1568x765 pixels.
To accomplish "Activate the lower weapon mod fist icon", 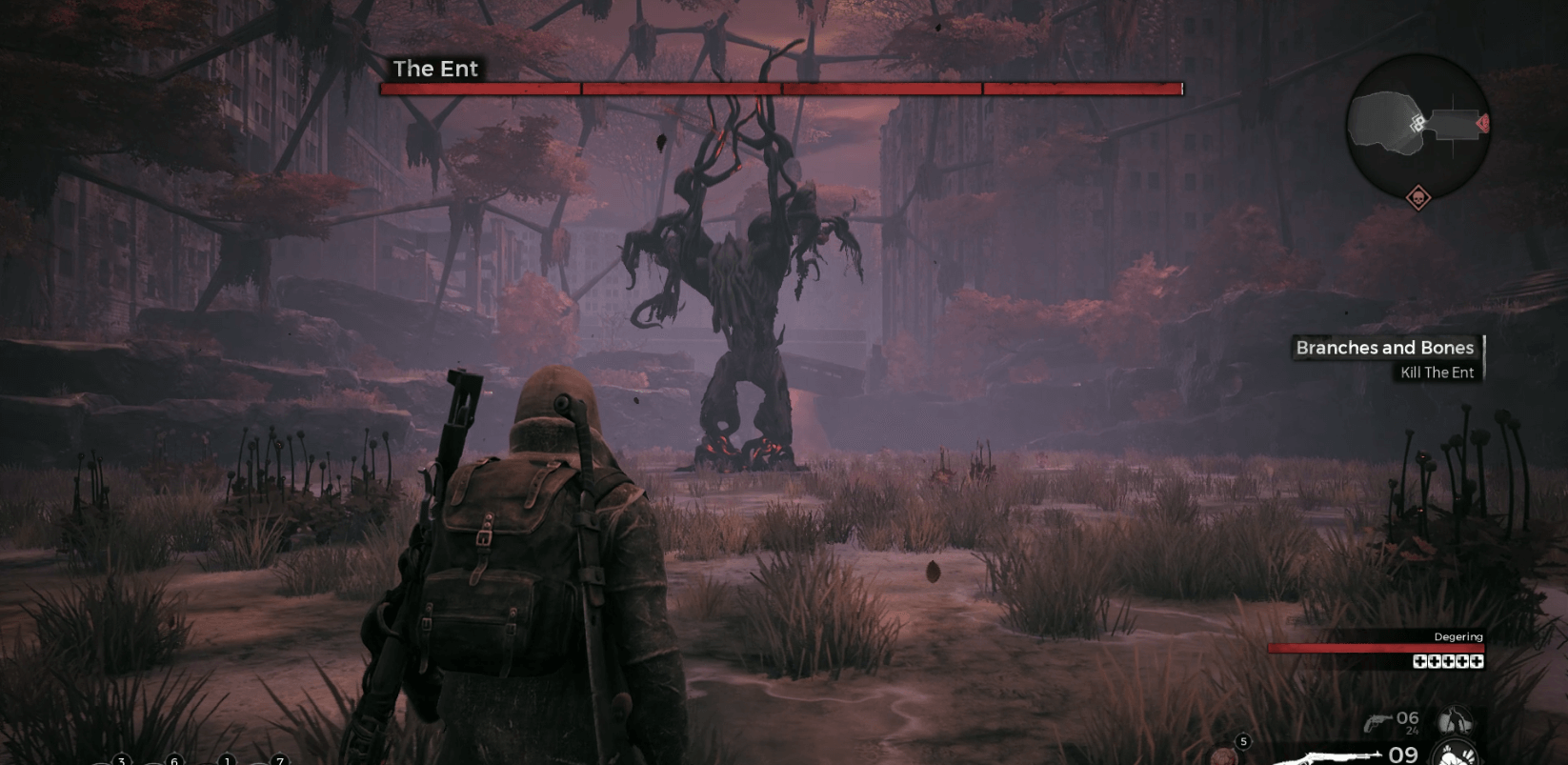I will coord(1454,755).
